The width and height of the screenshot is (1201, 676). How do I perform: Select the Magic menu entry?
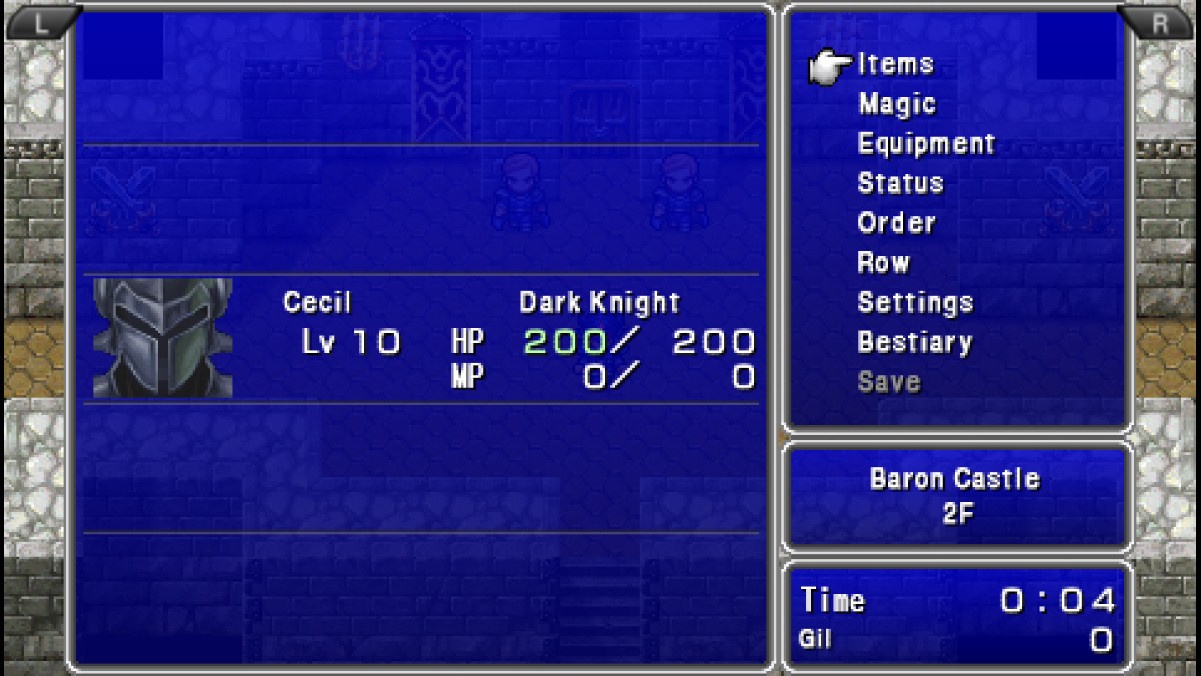(x=896, y=104)
